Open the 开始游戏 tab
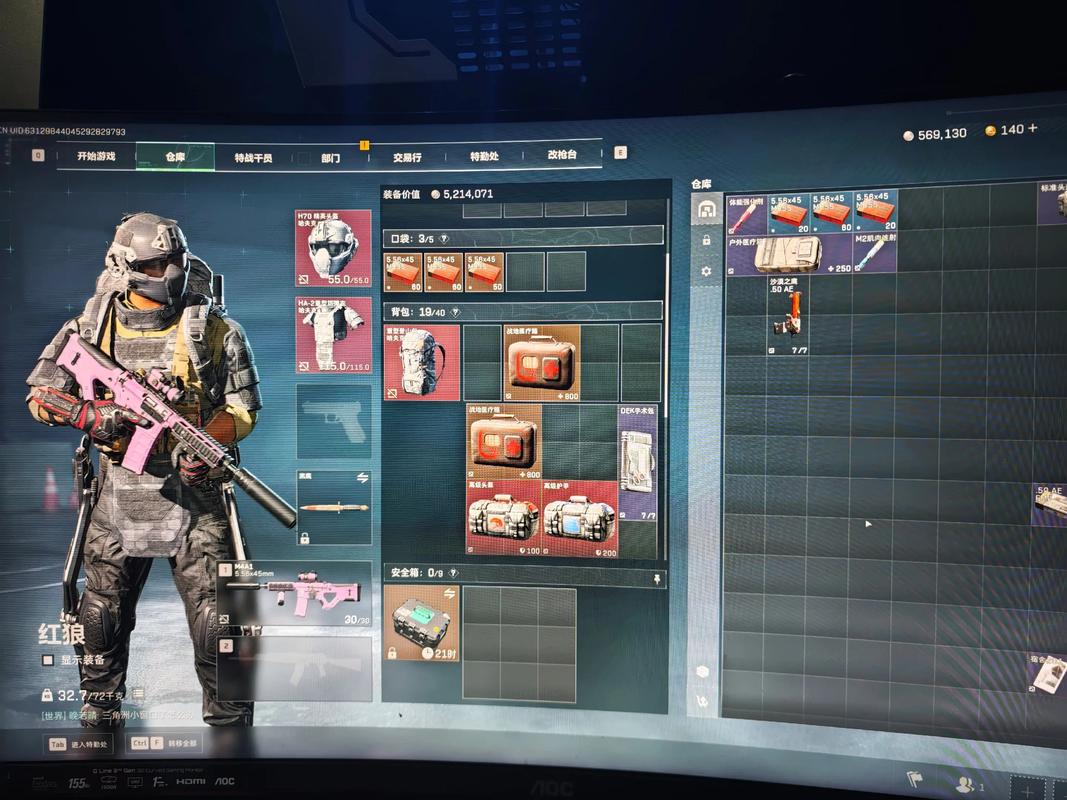The width and height of the screenshot is (1067, 800). [x=96, y=156]
